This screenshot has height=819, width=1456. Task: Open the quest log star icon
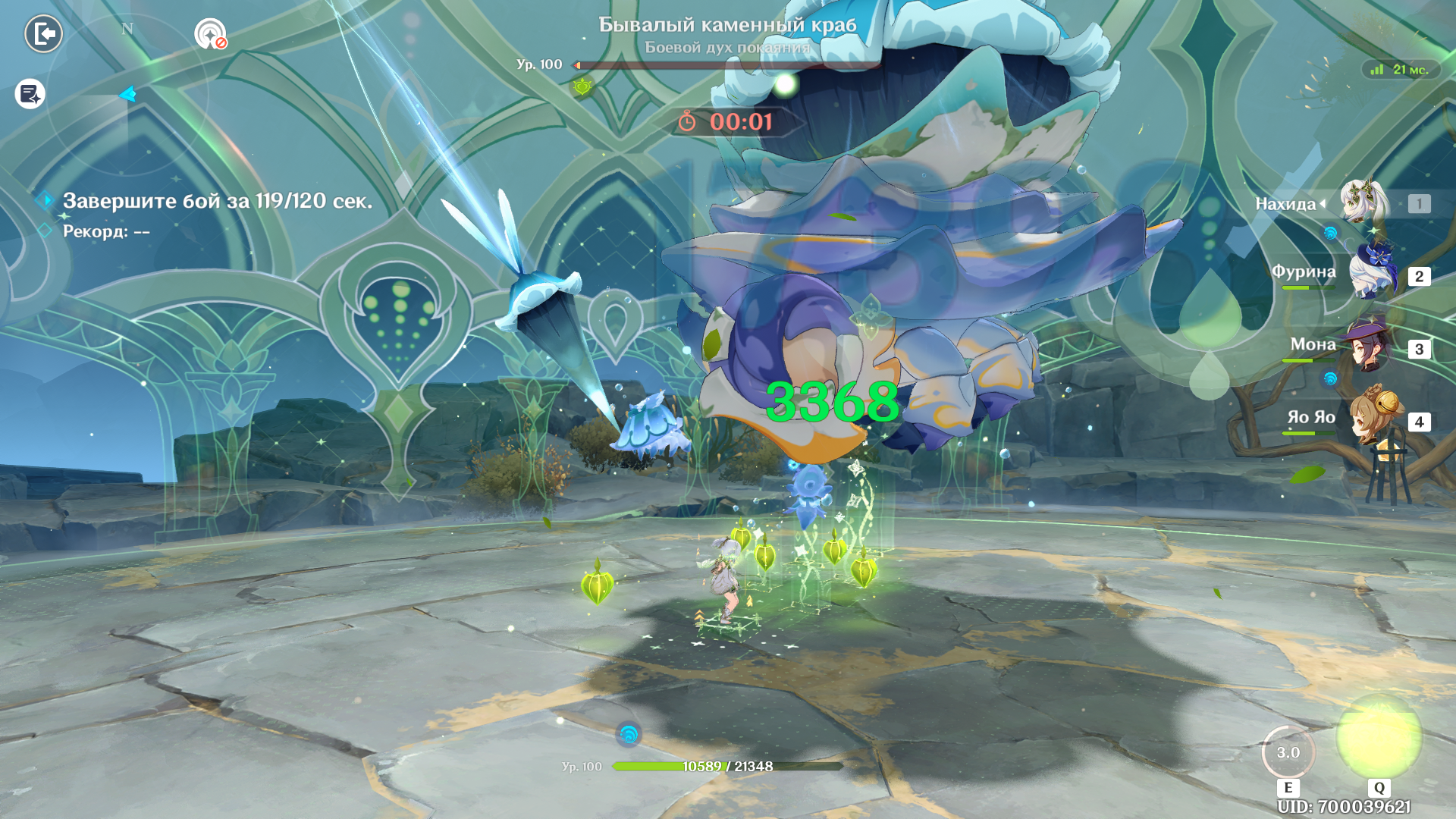[30, 94]
